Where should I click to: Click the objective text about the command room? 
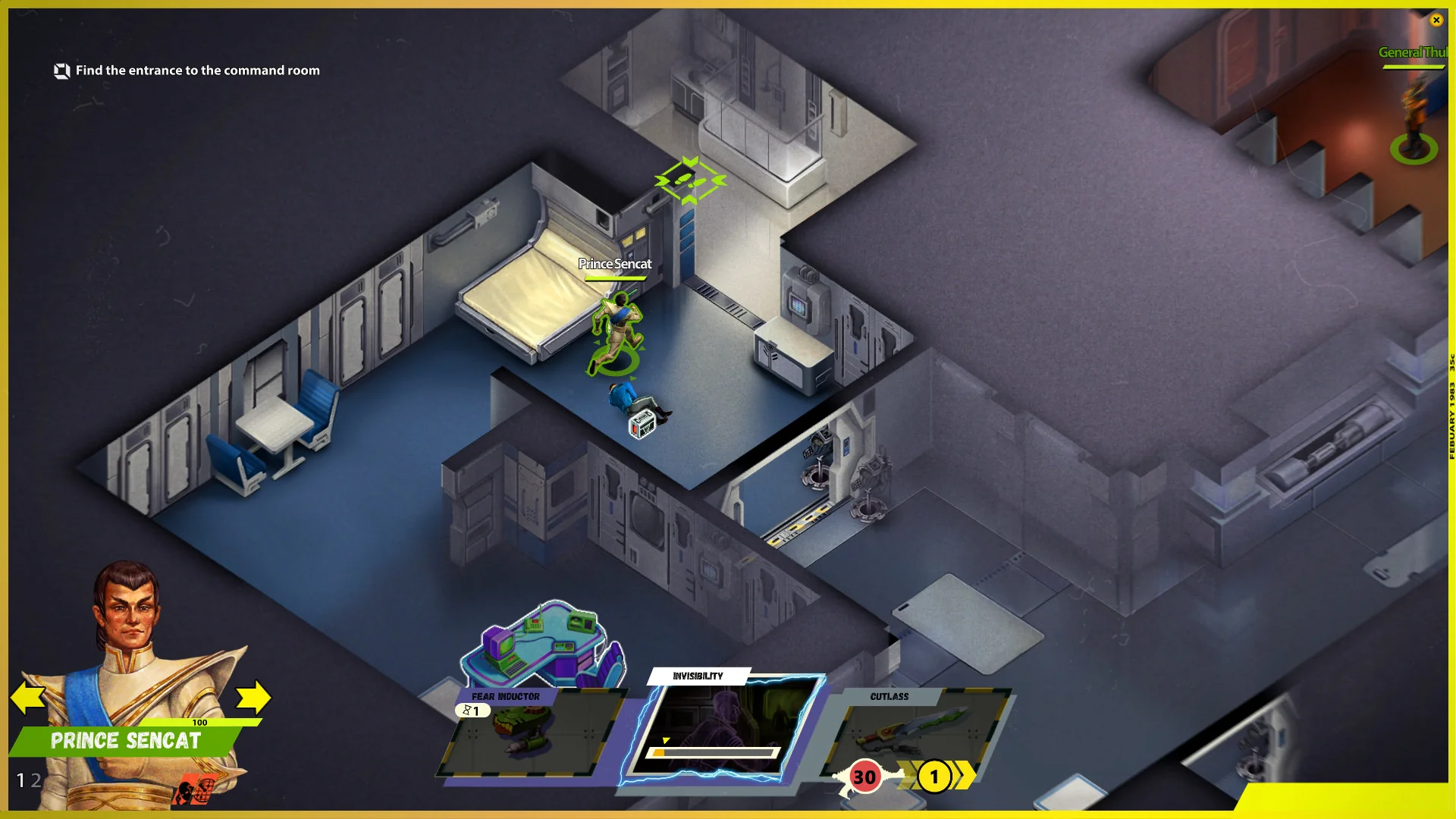coord(198,71)
